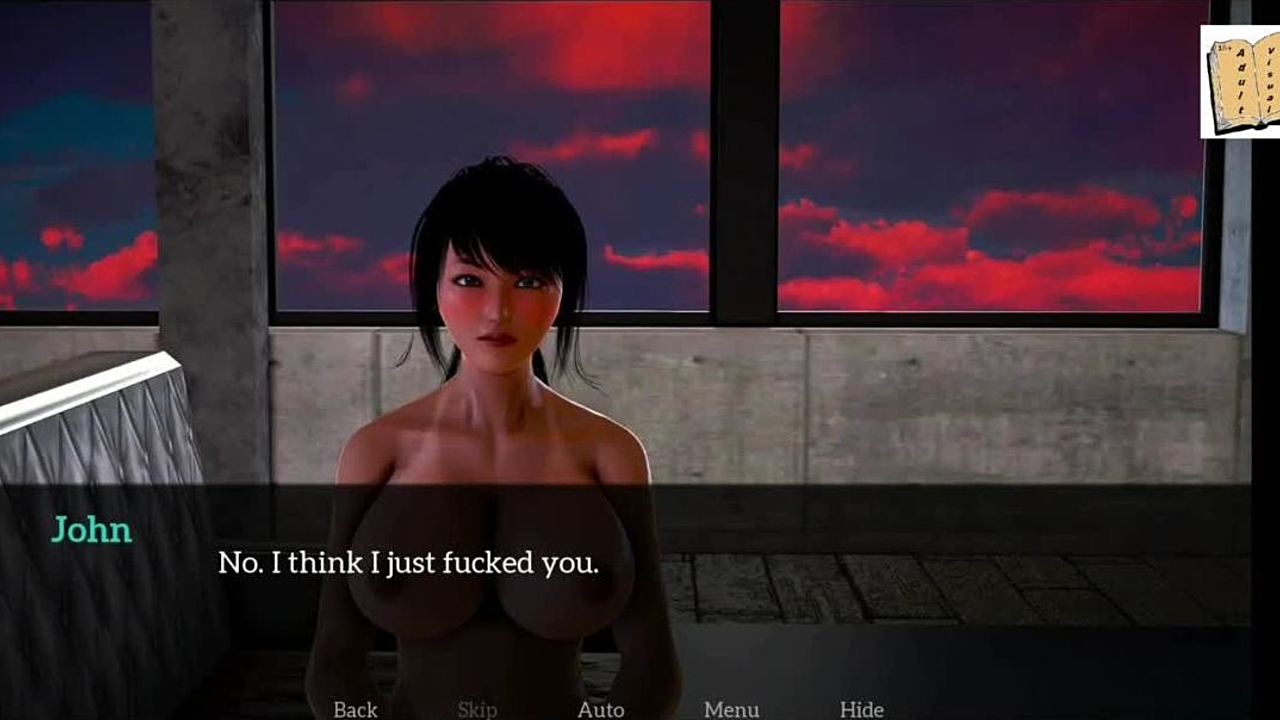Hide the dialogue interface
Viewport: 1280px width, 720px height.
861,709
